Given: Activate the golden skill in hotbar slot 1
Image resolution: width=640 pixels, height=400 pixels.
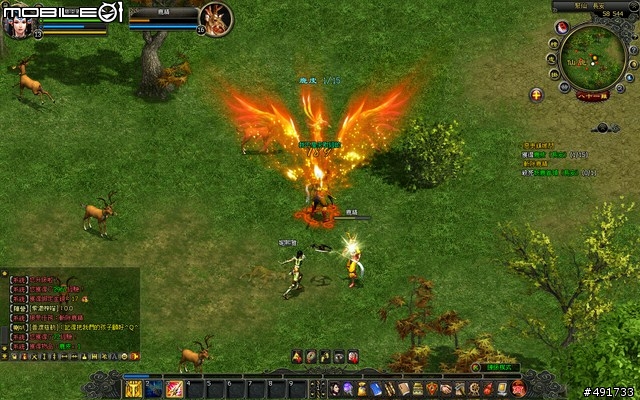Looking at the screenshot, I should (133, 388).
